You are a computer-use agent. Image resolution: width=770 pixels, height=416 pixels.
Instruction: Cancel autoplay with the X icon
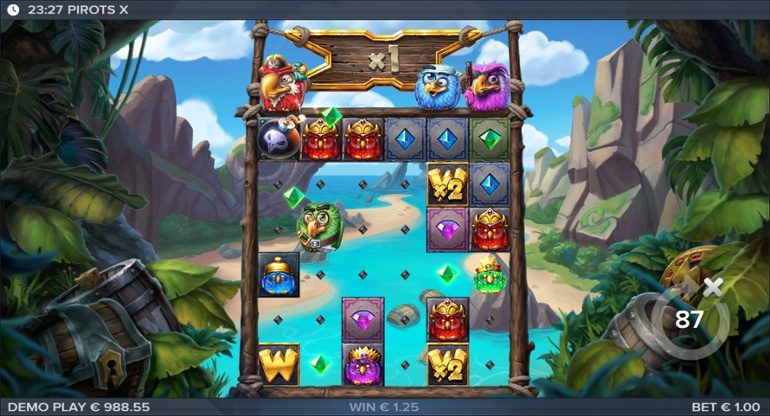pos(712,288)
